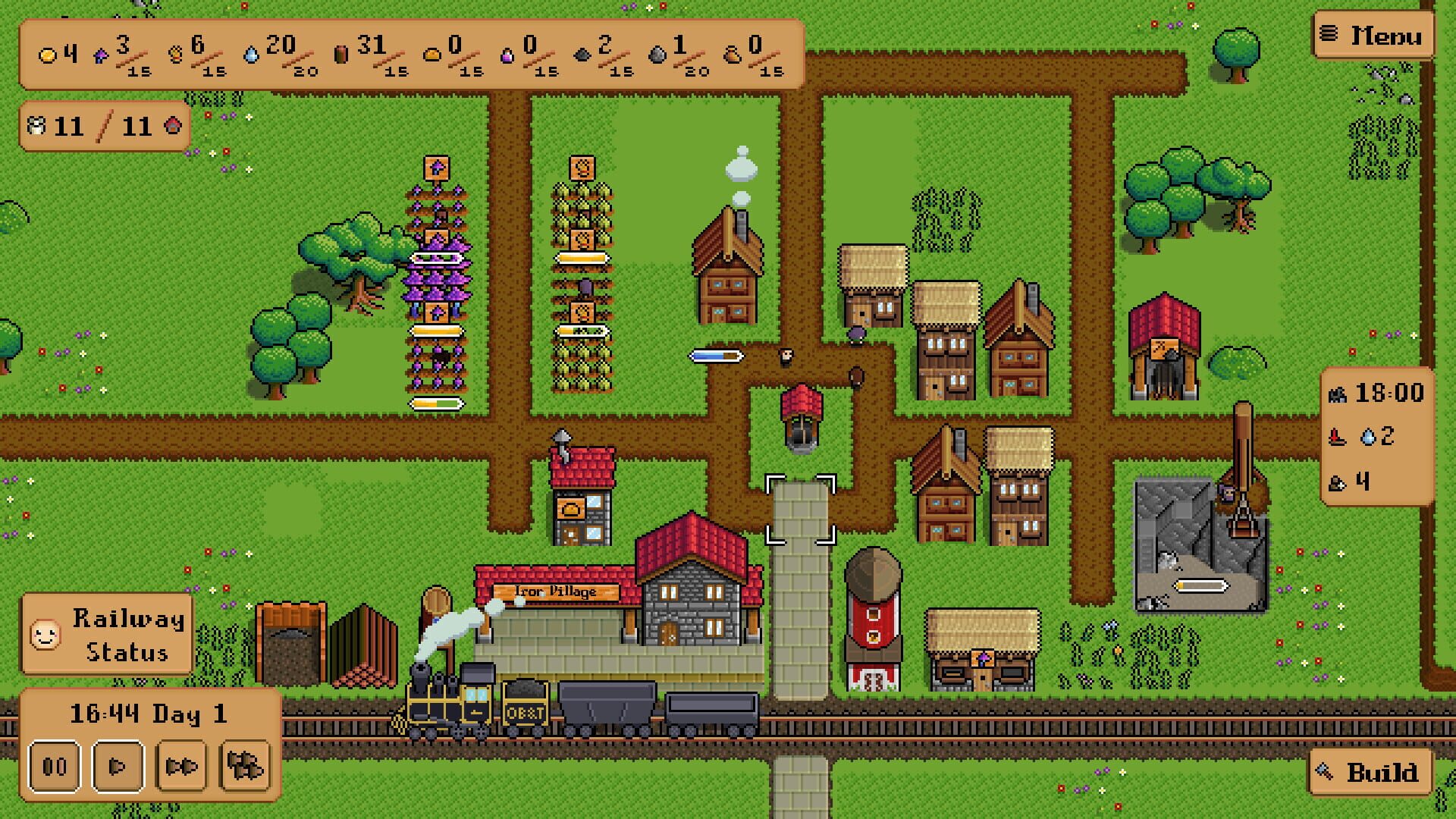Screen dimensions: 1456x819
Task: Click the wood log resource icon showing 31
Action: tap(343, 53)
